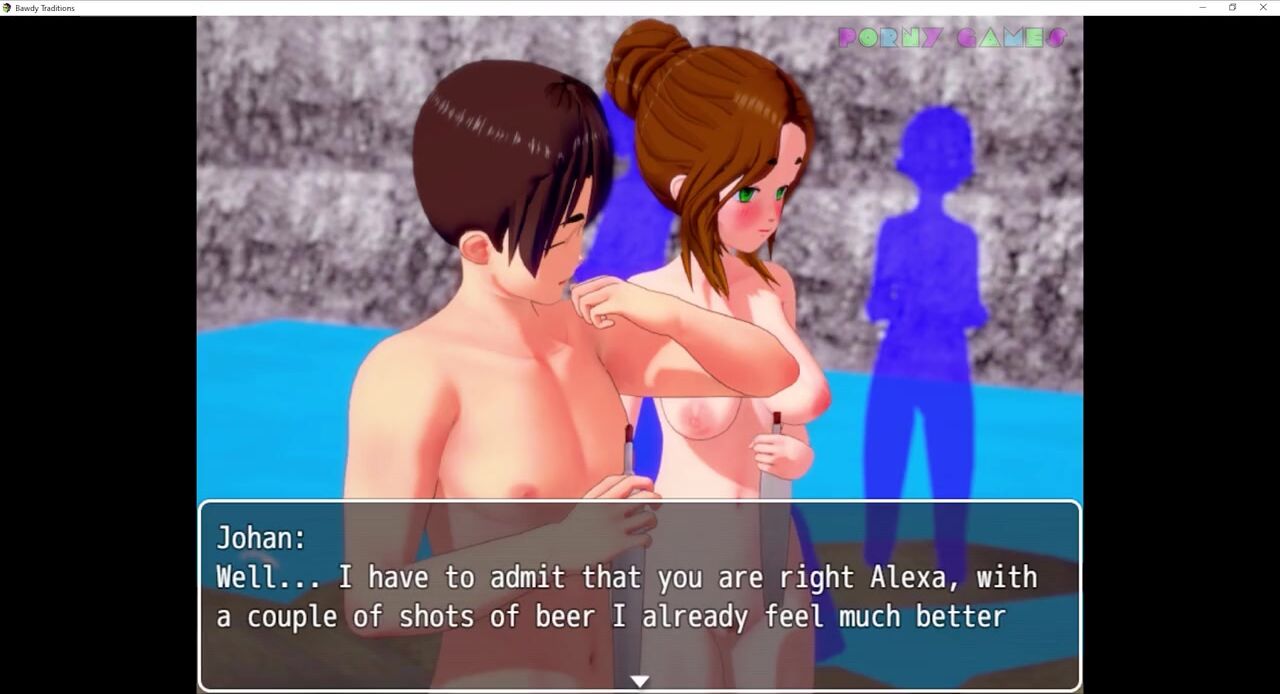Minimize the game window
Image resolution: width=1280 pixels, height=694 pixels.
(1202, 8)
